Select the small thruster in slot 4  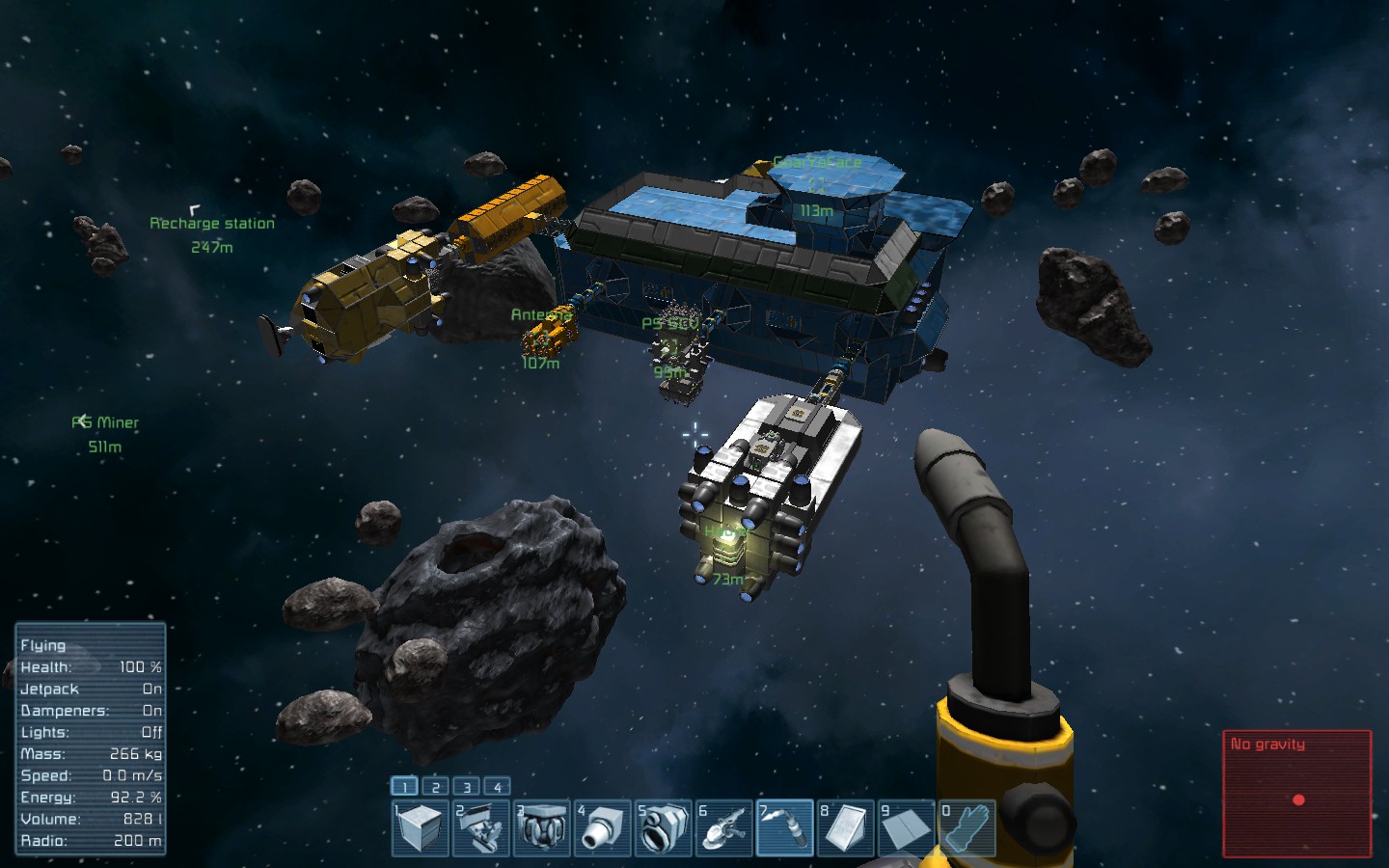603,828
